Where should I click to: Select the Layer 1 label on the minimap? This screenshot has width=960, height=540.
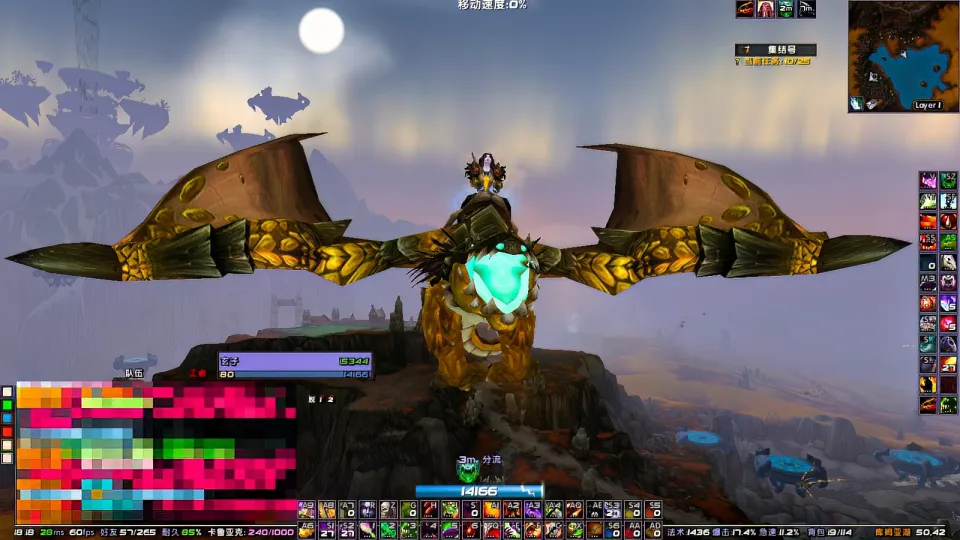[x=928, y=105]
